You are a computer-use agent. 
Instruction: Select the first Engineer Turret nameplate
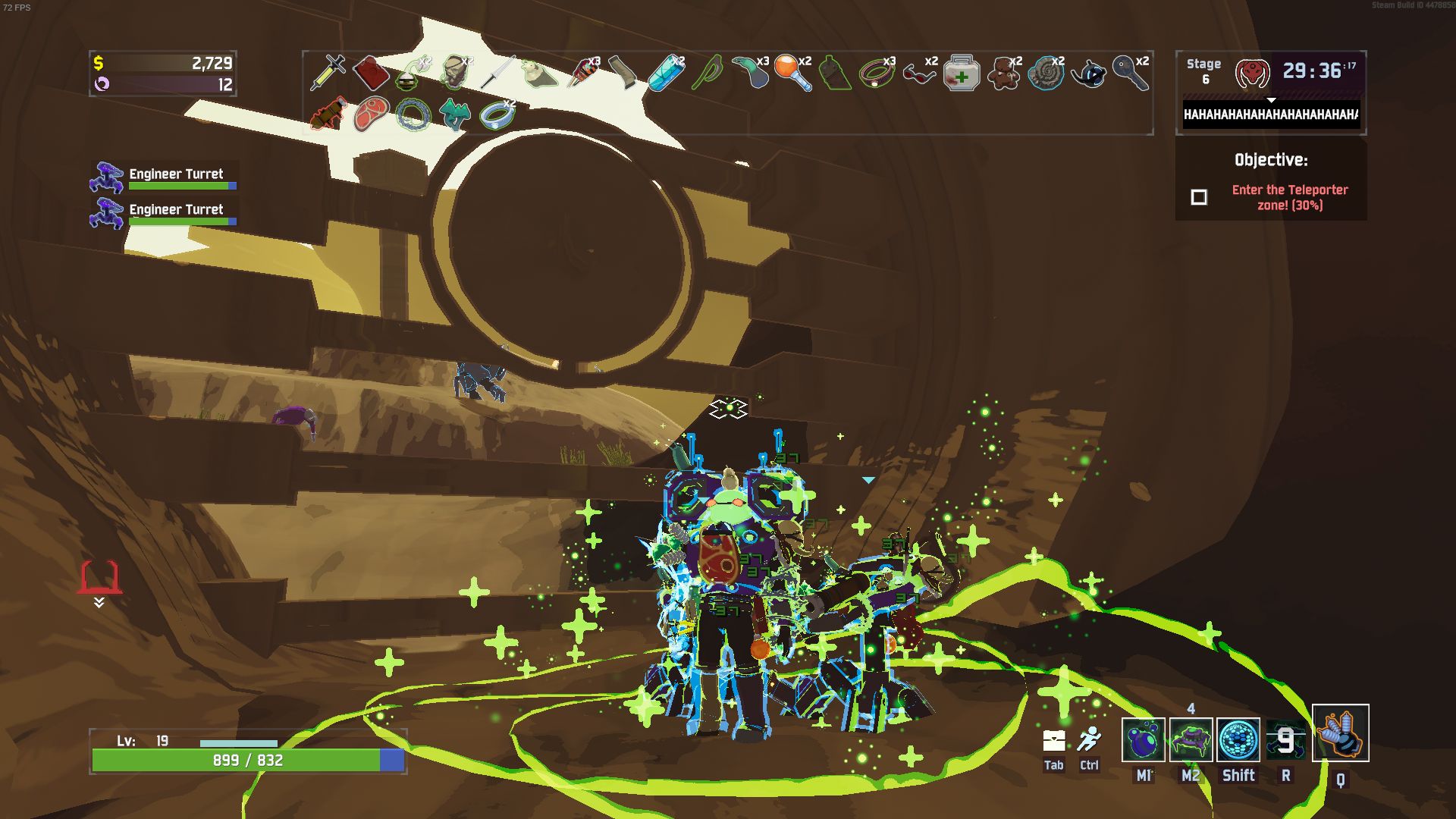176,174
